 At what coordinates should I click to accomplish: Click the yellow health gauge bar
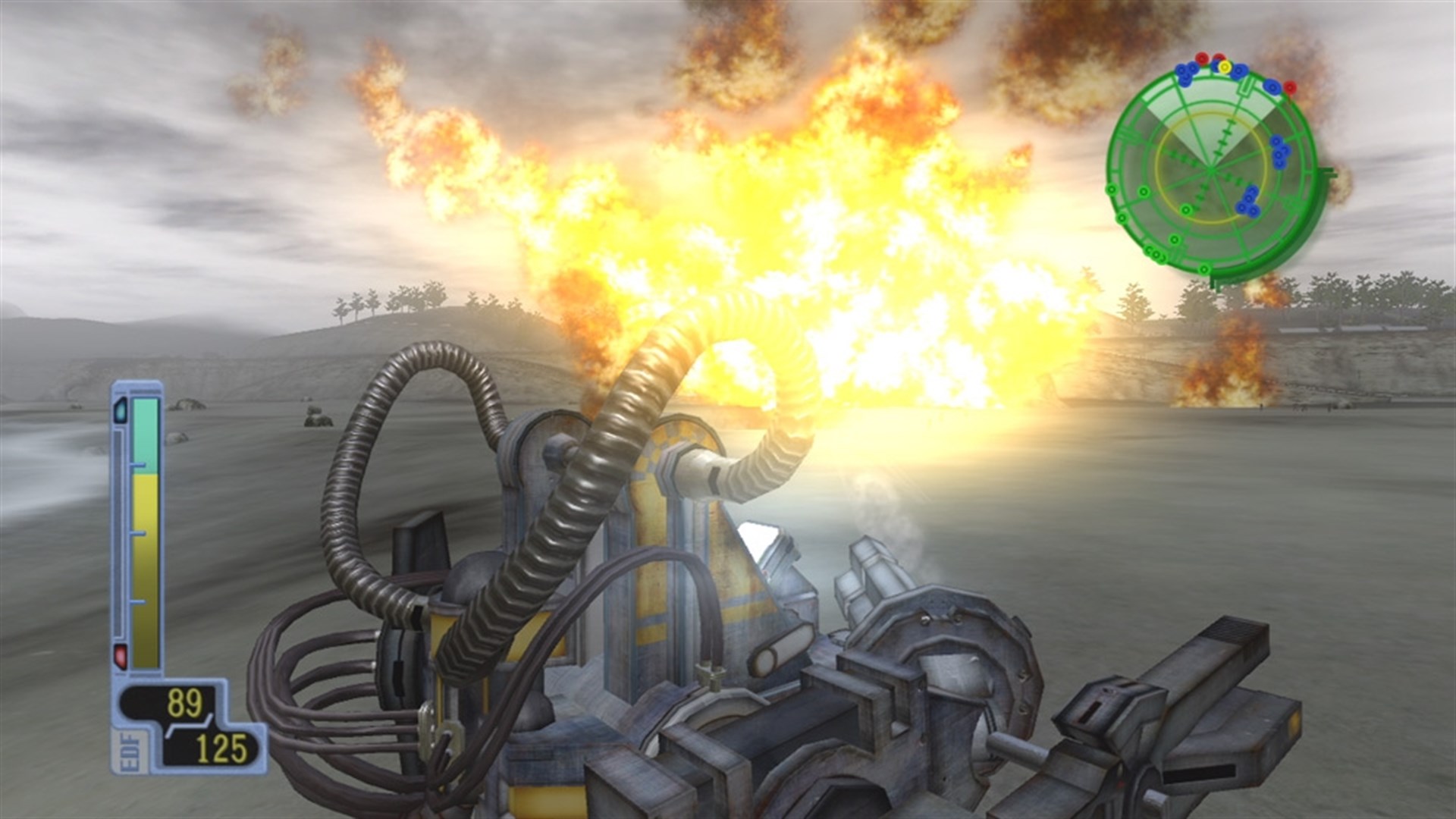(x=146, y=541)
